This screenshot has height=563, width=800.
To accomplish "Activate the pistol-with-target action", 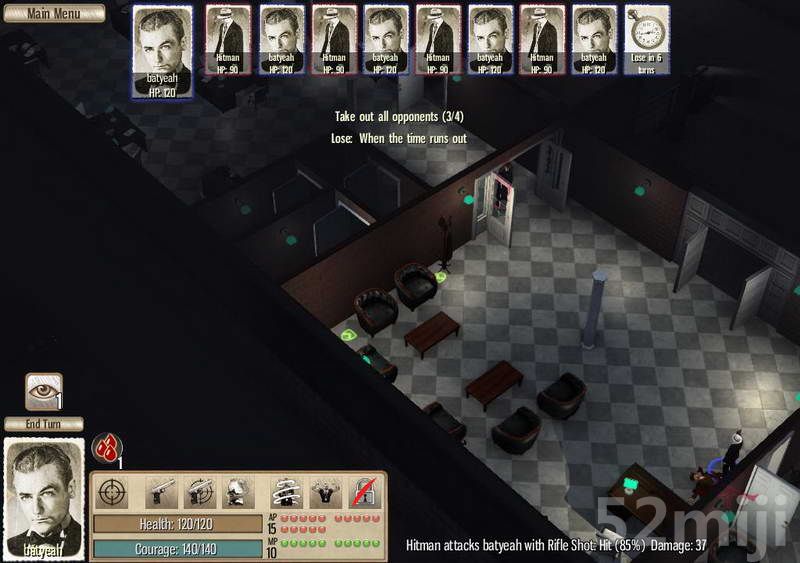I will pyautogui.click(x=200, y=492).
